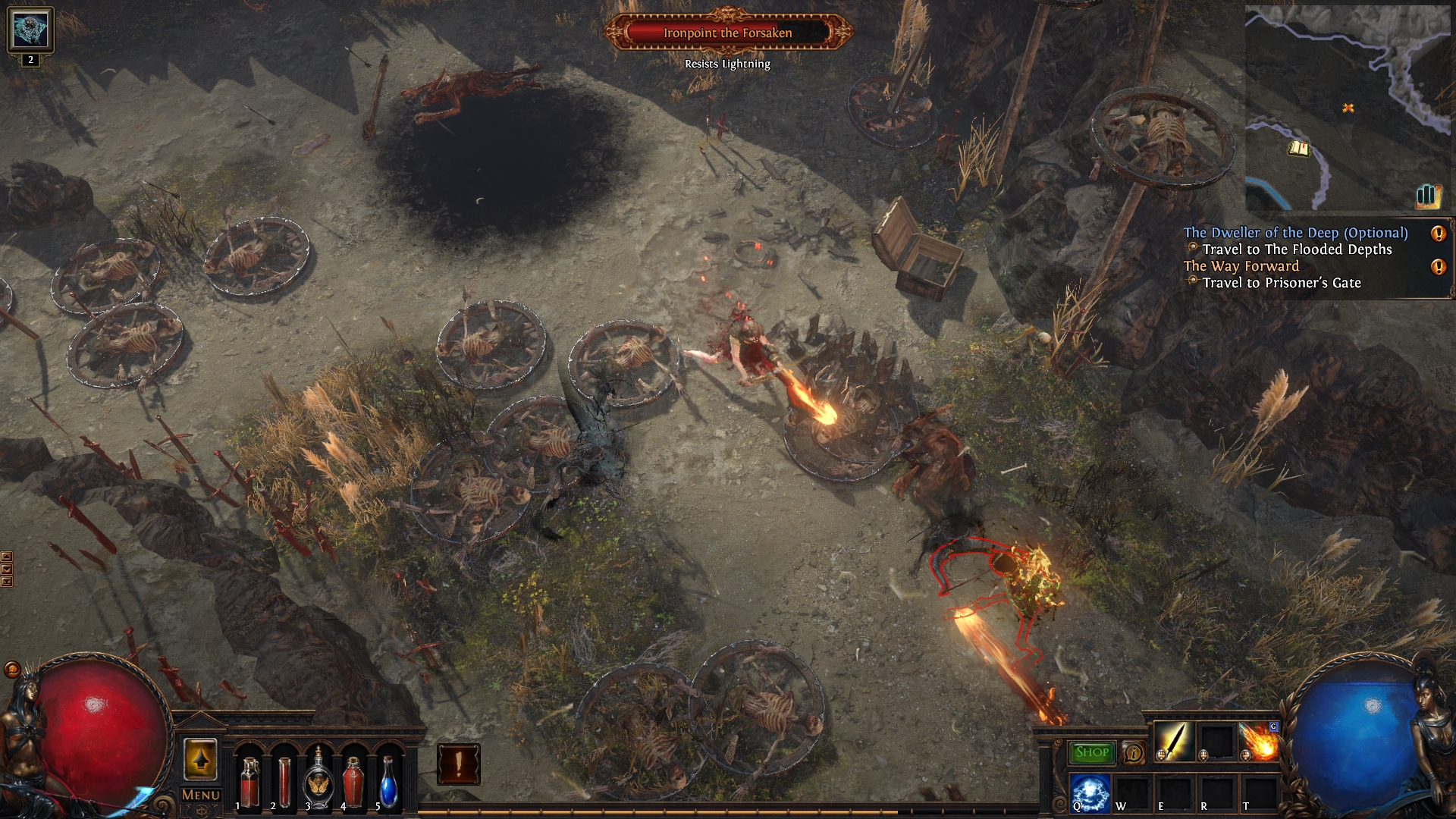Open the chat bubble icon beside life orb
This screenshot has height=819, width=1456.
pyautogui.click(x=12, y=670)
